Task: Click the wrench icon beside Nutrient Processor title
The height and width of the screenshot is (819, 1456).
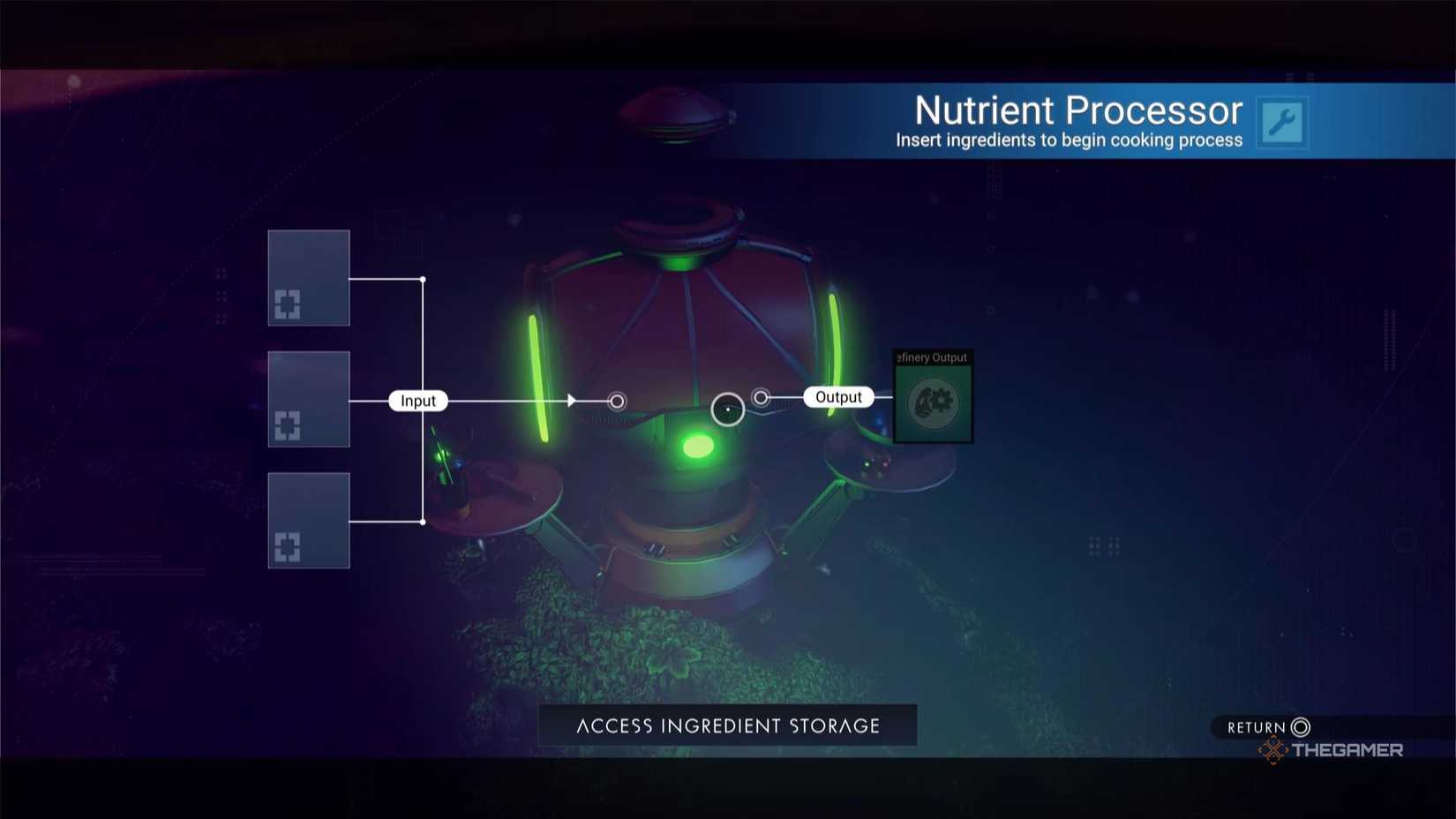Action: point(1281,122)
